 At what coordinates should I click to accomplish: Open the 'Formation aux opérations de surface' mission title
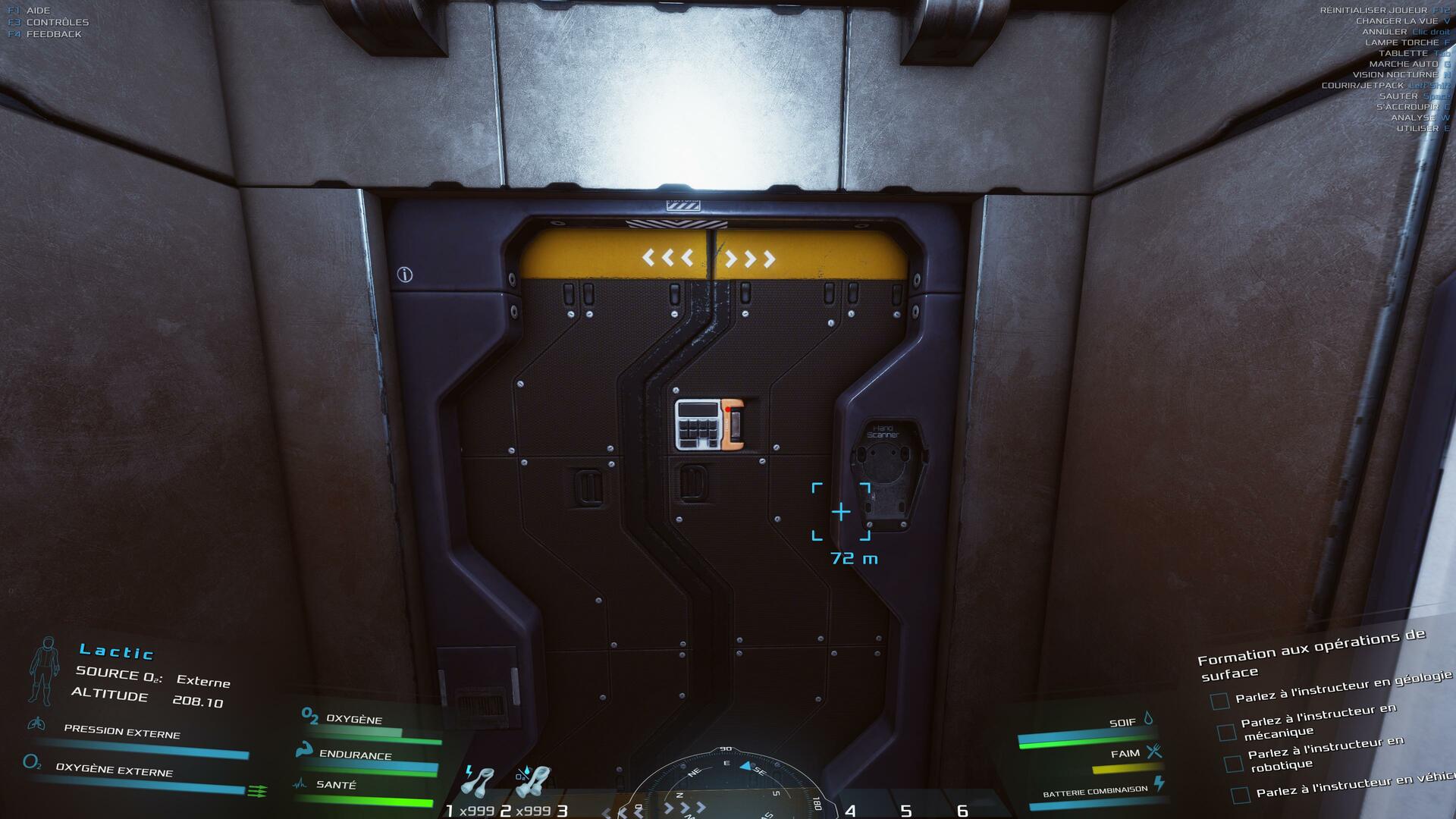[1311, 654]
